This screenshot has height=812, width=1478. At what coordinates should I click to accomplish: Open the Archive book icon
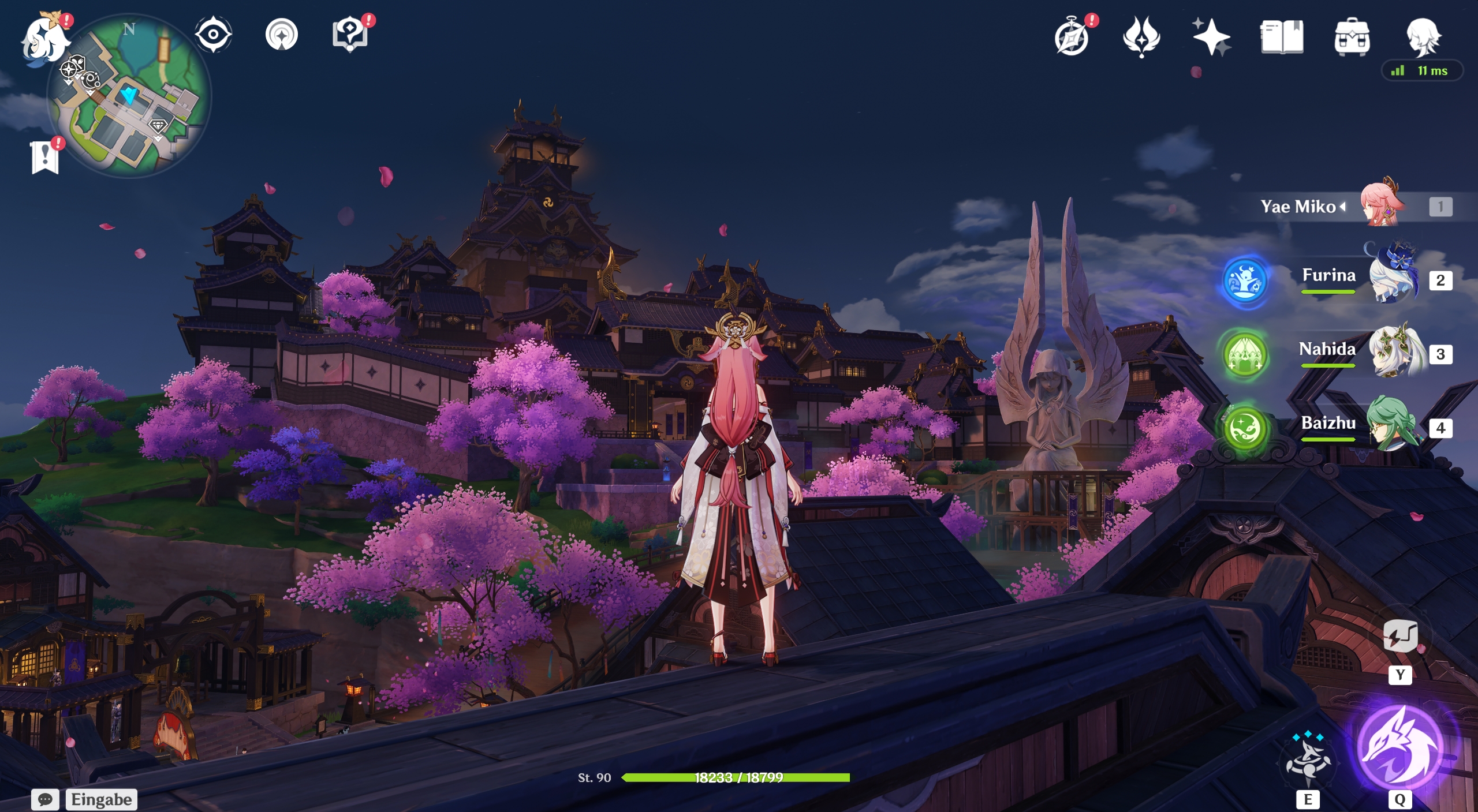(x=1283, y=36)
